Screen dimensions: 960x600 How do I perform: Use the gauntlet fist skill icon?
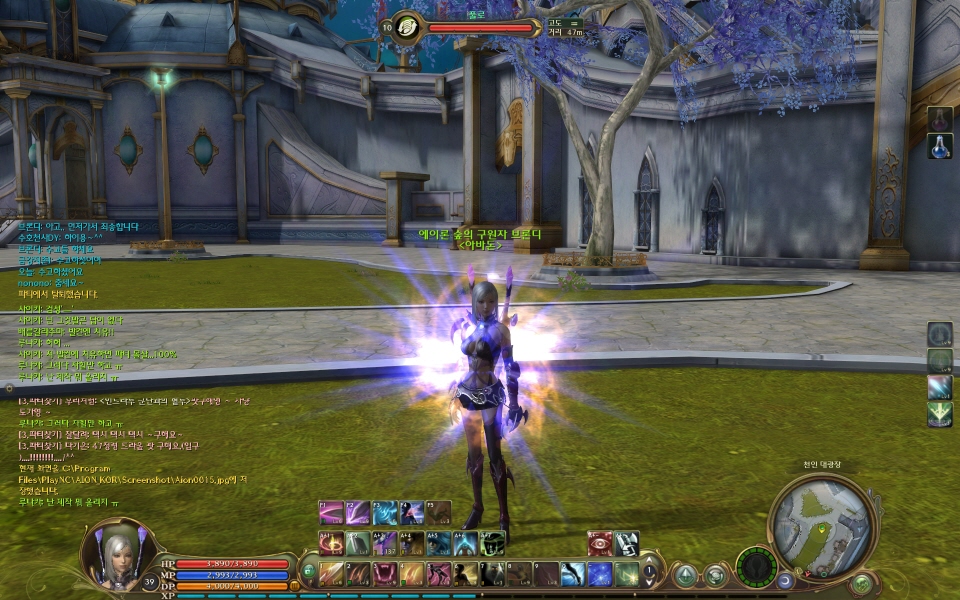click(x=626, y=542)
